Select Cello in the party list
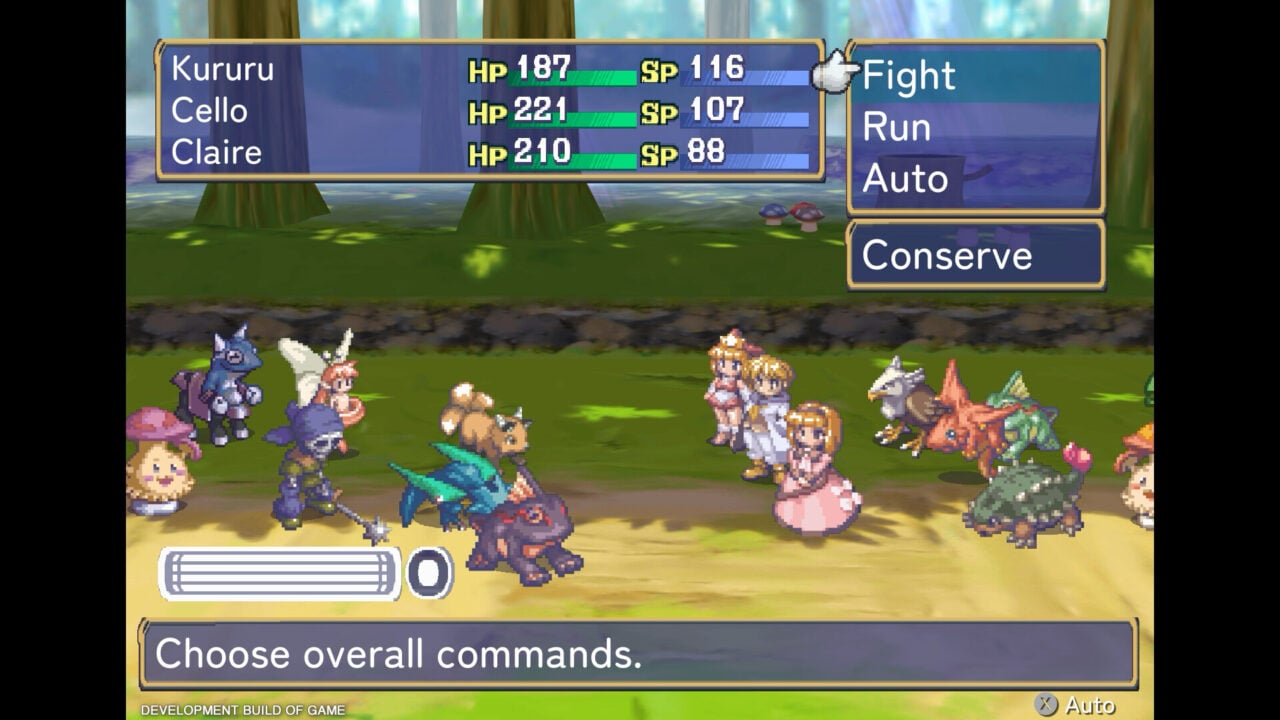1280x720 pixels. tap(209, 111)
